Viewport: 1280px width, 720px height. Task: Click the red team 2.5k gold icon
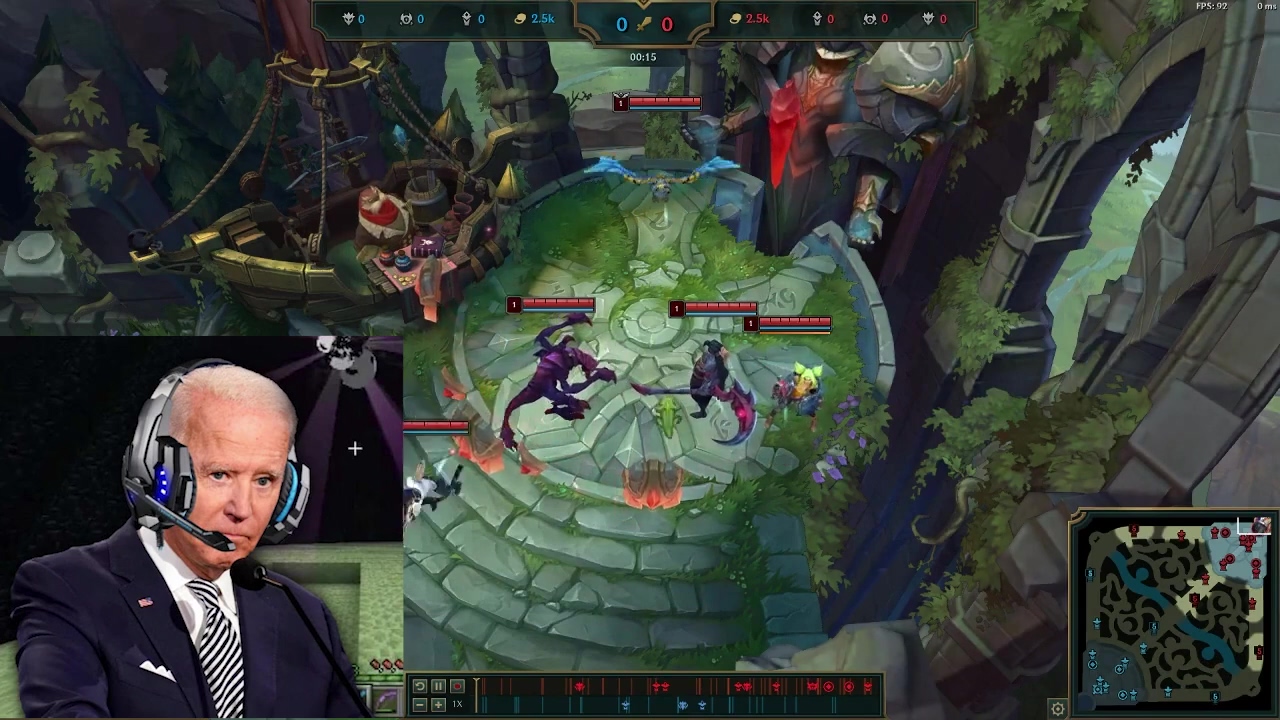(734, 18)
